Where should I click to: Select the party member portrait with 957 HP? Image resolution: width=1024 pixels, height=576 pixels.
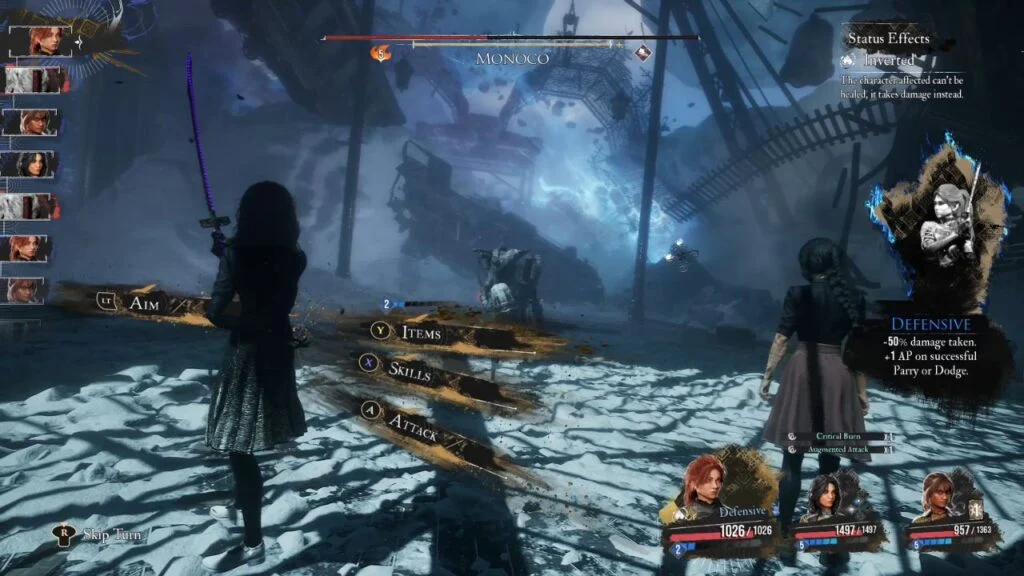coord(940,497)
